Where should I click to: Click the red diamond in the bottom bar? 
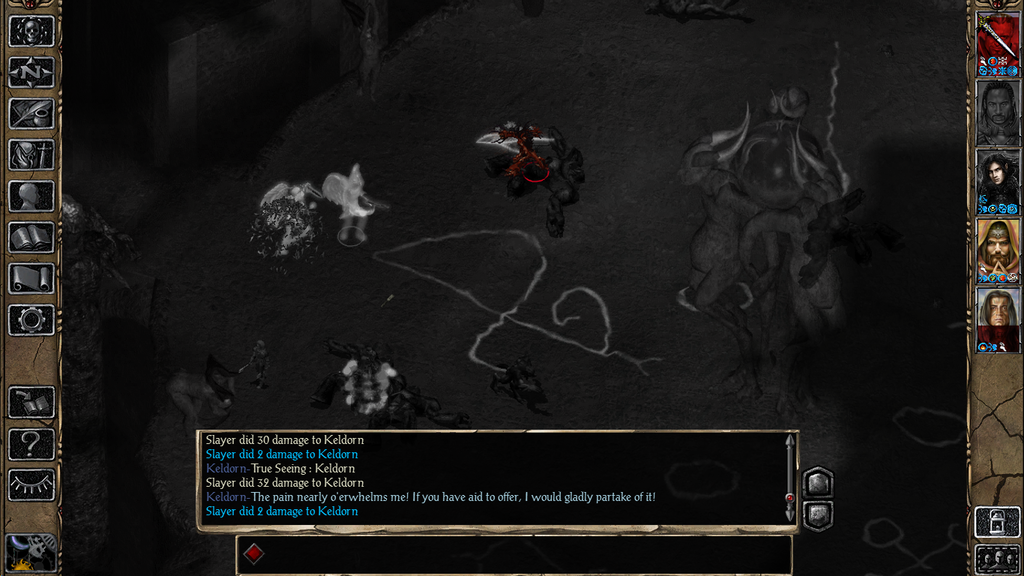(x=254, y=554)
